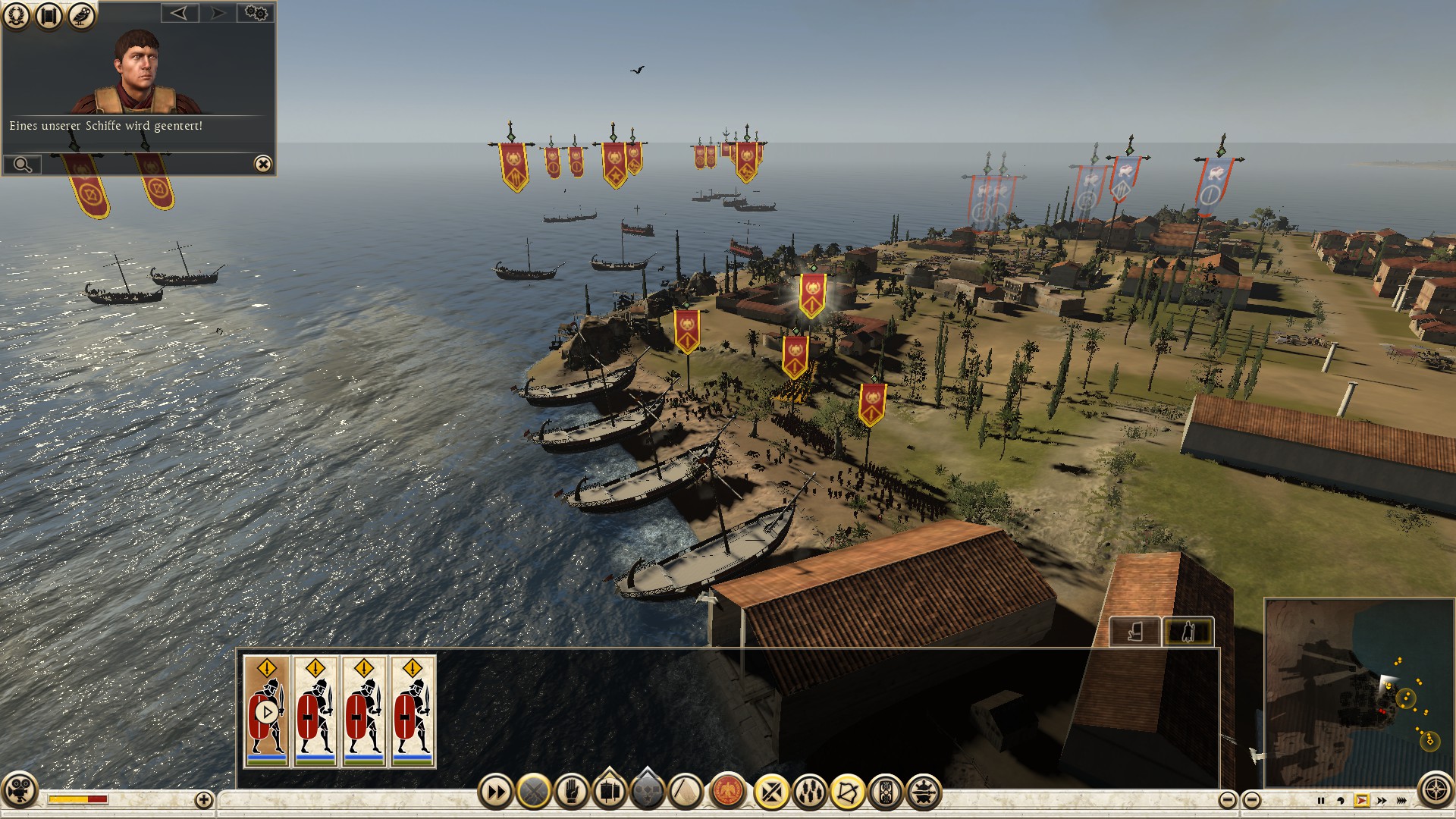Screen dimensions: 1456x819
Task: Open the owl encyclopedia button
Action: [82, 15]
